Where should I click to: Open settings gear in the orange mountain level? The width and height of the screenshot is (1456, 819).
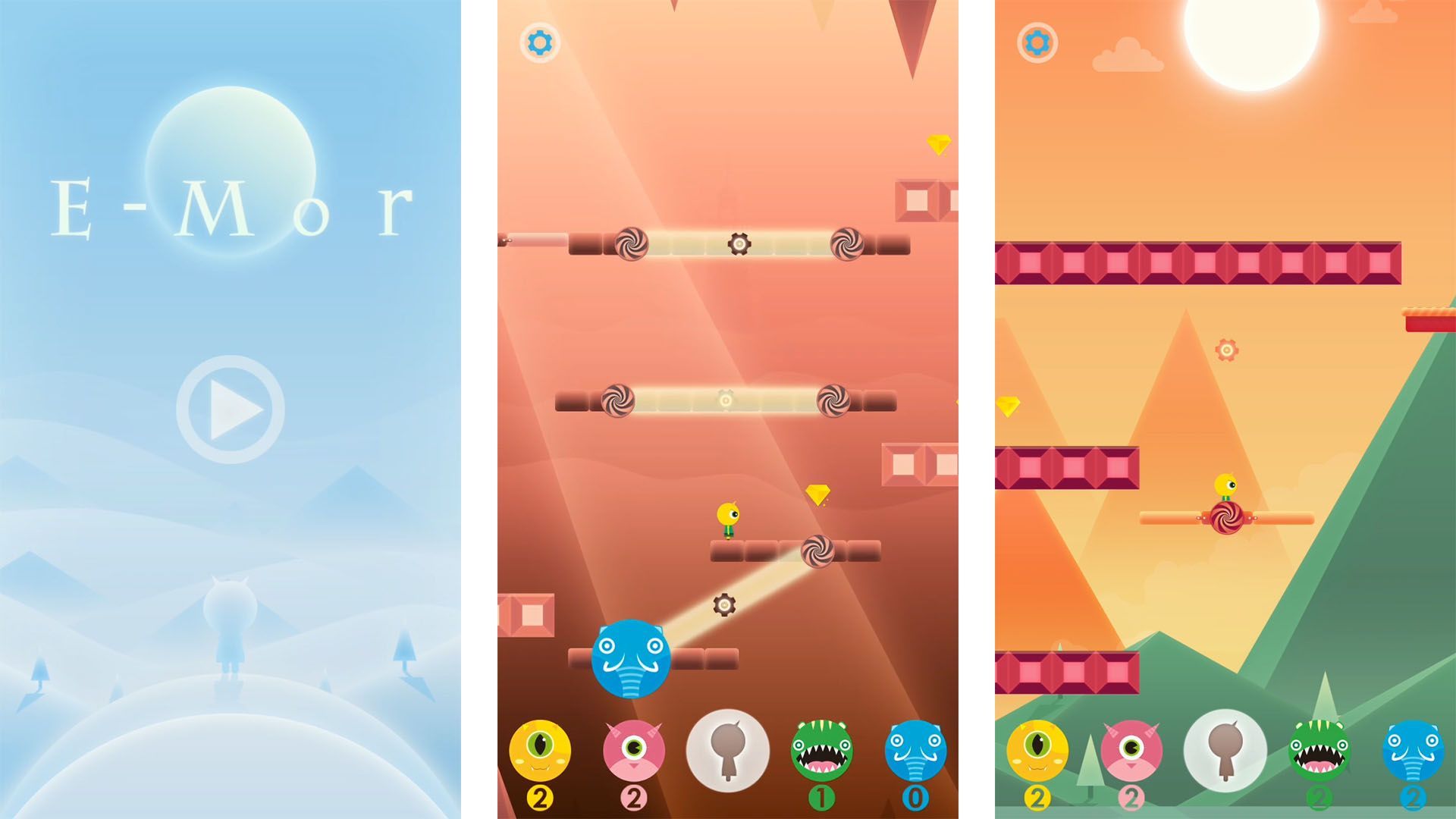tap(1036, 42)
